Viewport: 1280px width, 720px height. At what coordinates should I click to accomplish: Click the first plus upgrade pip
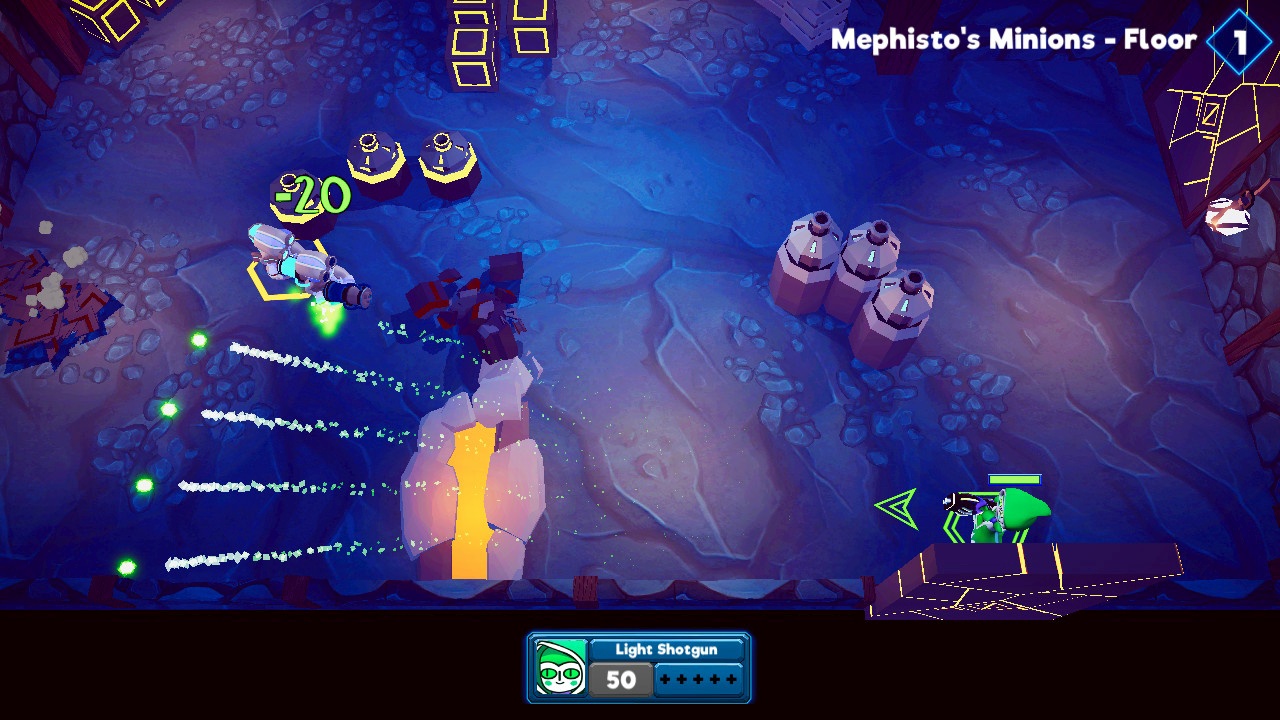tap(663, 680)
